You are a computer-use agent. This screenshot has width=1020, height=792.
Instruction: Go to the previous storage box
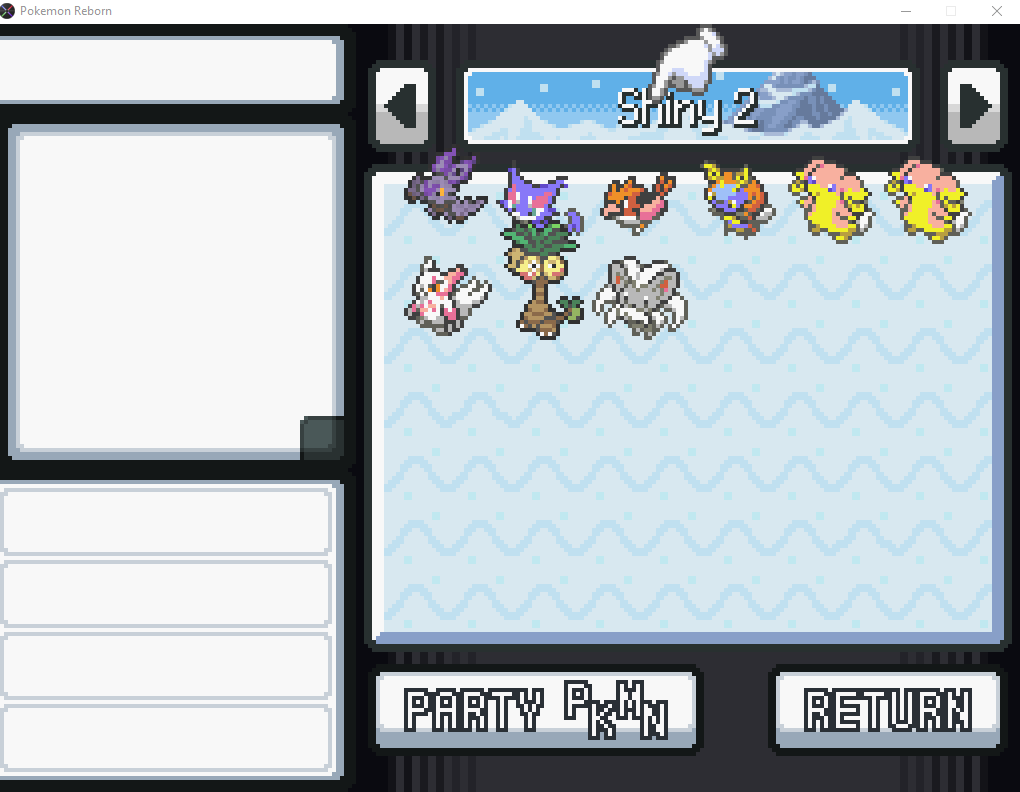click(402, 106)
